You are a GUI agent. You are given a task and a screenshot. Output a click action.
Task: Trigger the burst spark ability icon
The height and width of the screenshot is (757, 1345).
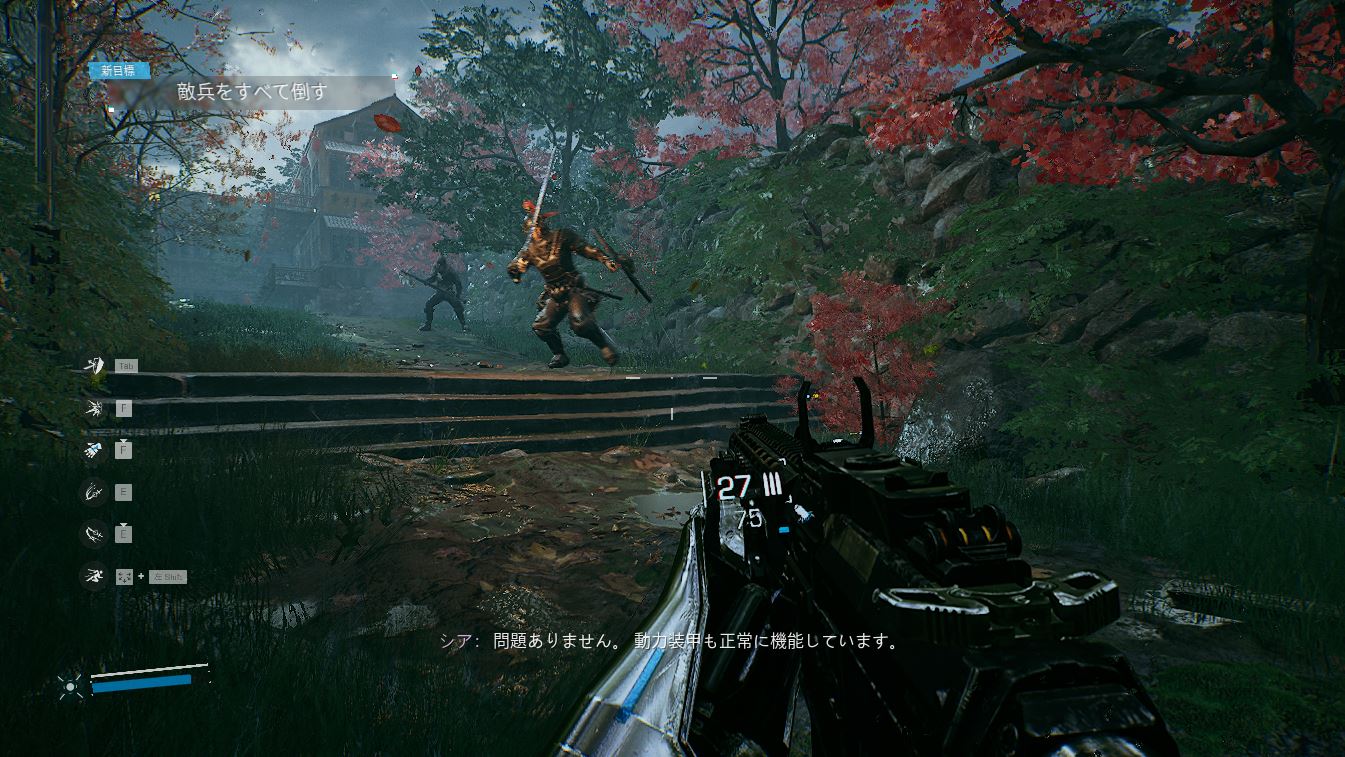tap(93, 408)
